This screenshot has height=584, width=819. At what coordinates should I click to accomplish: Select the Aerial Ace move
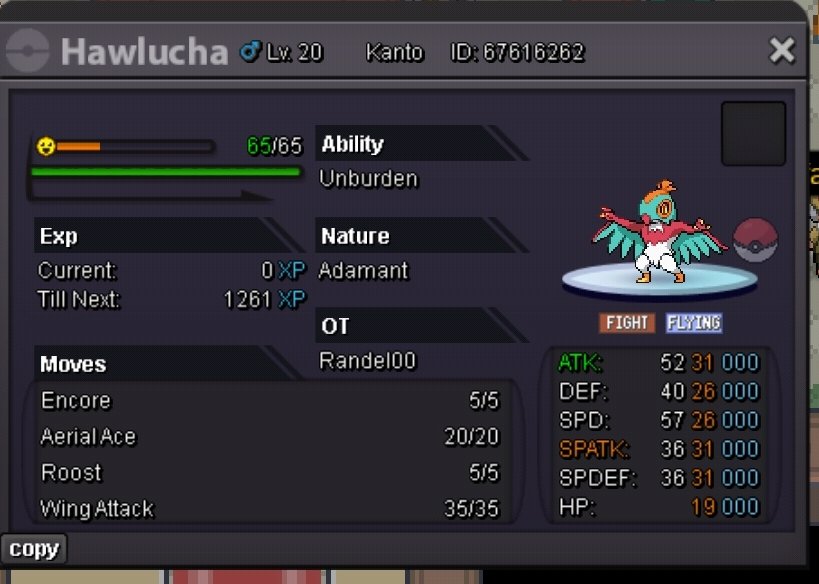pyautogui.click(x=270, y=437)
